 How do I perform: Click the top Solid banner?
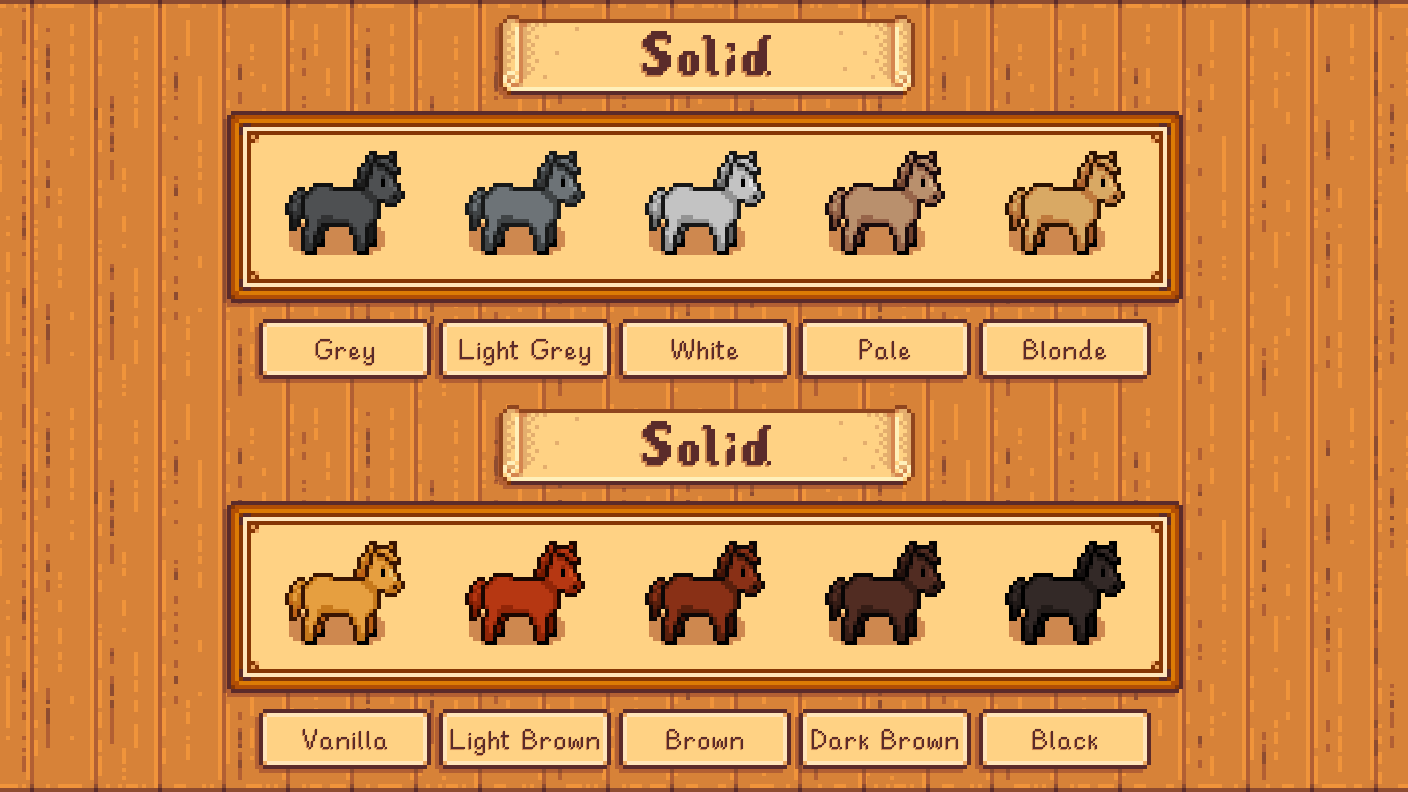[x=704, y=55]
